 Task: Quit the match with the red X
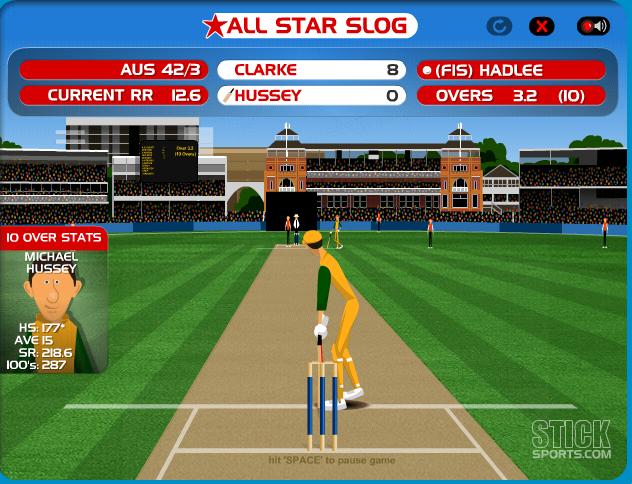[543, 27]
